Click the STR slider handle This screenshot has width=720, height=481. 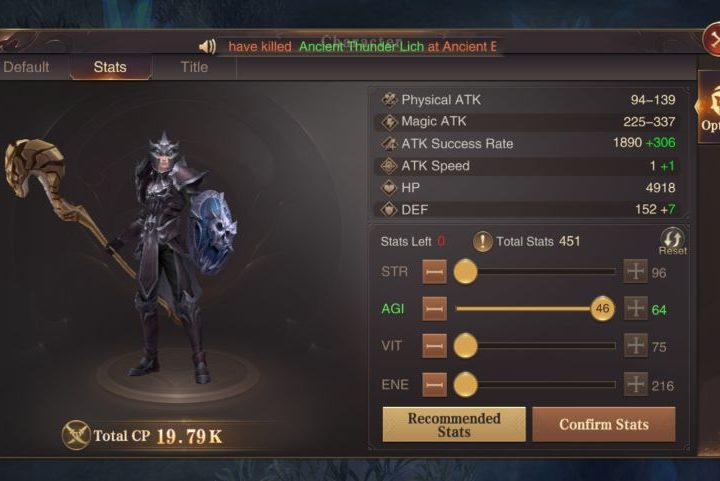(x=465, y=272)
